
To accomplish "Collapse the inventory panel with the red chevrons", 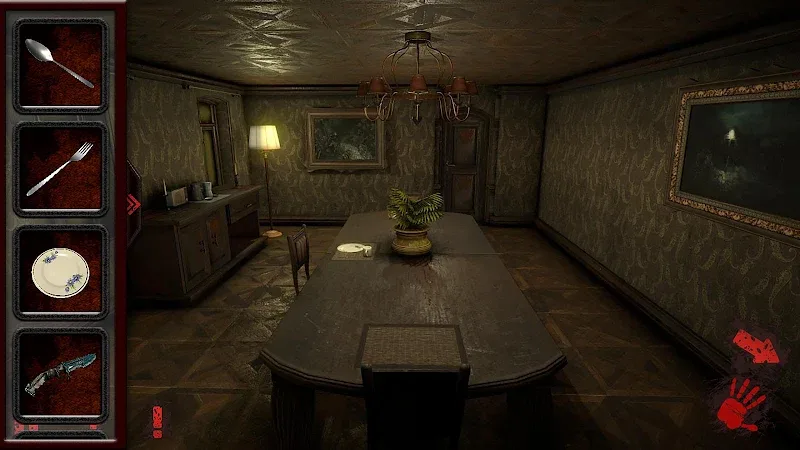I will [x=131, y=205].
